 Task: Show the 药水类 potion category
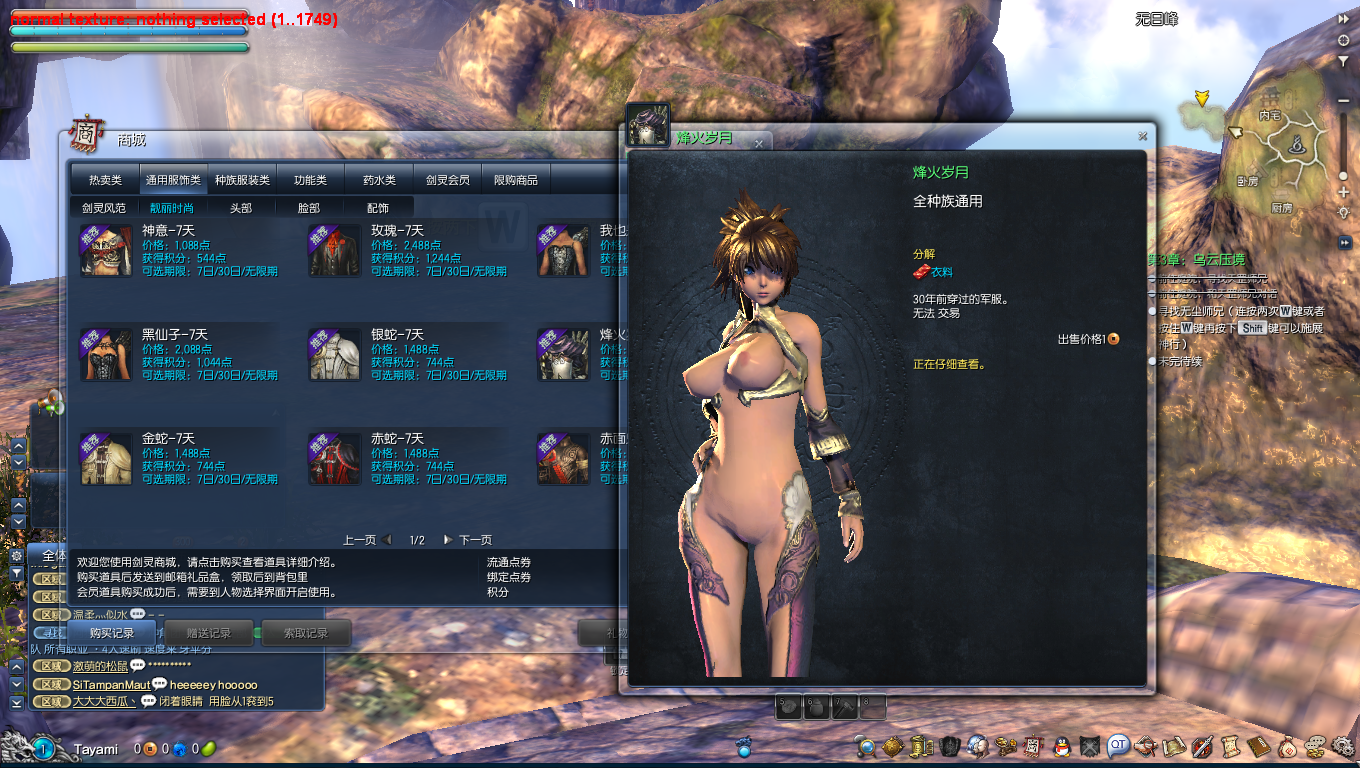click(x=379, y=180)
